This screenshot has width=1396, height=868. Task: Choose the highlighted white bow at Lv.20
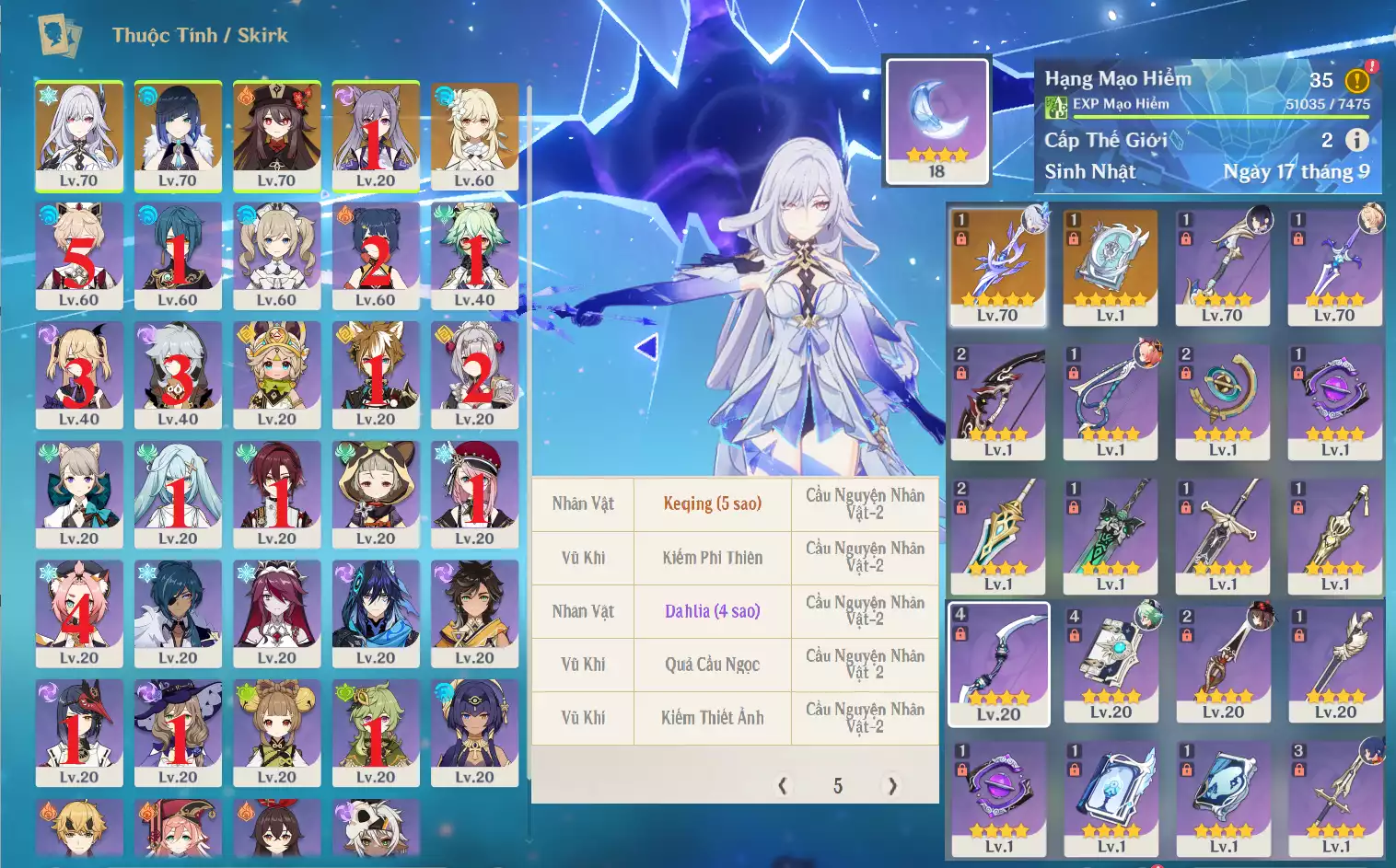[998, 664]
